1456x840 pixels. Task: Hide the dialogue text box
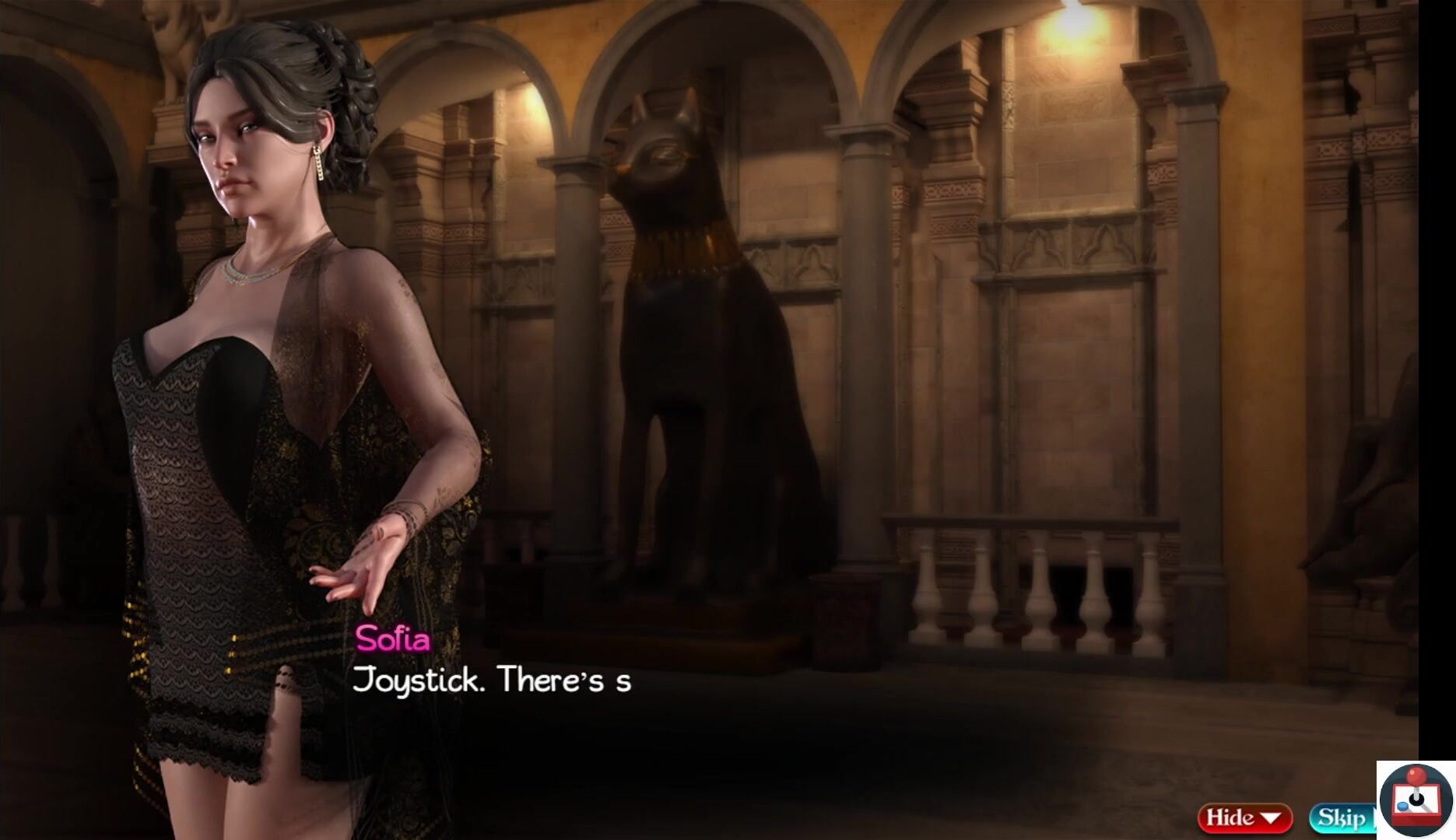pyautogui.click(x=1244, y=818)
